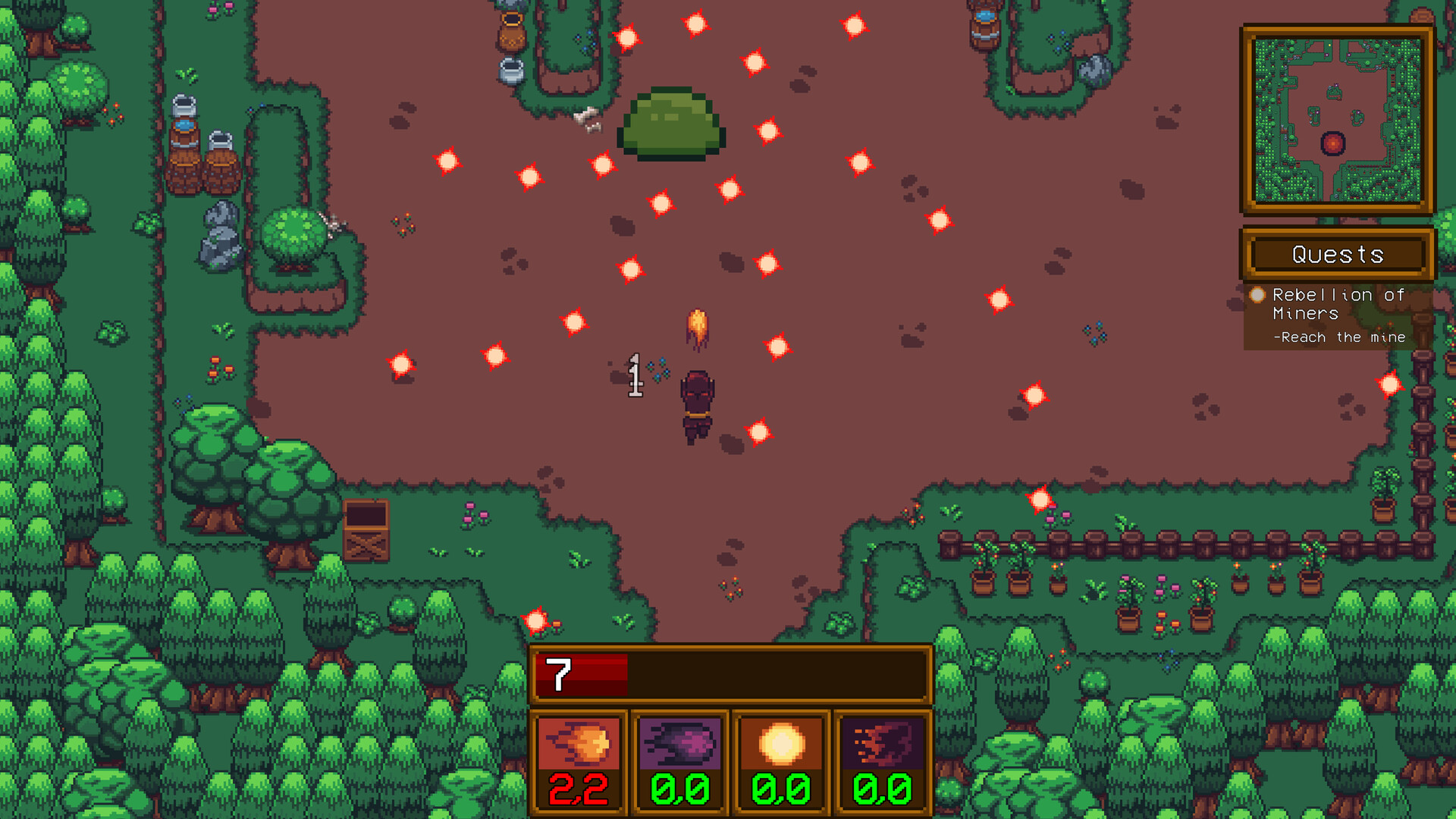The height and width of the screenshot is (819, 1456).
Task: Click the green slime enemy on the minimap
Action: click(1334, 91)
